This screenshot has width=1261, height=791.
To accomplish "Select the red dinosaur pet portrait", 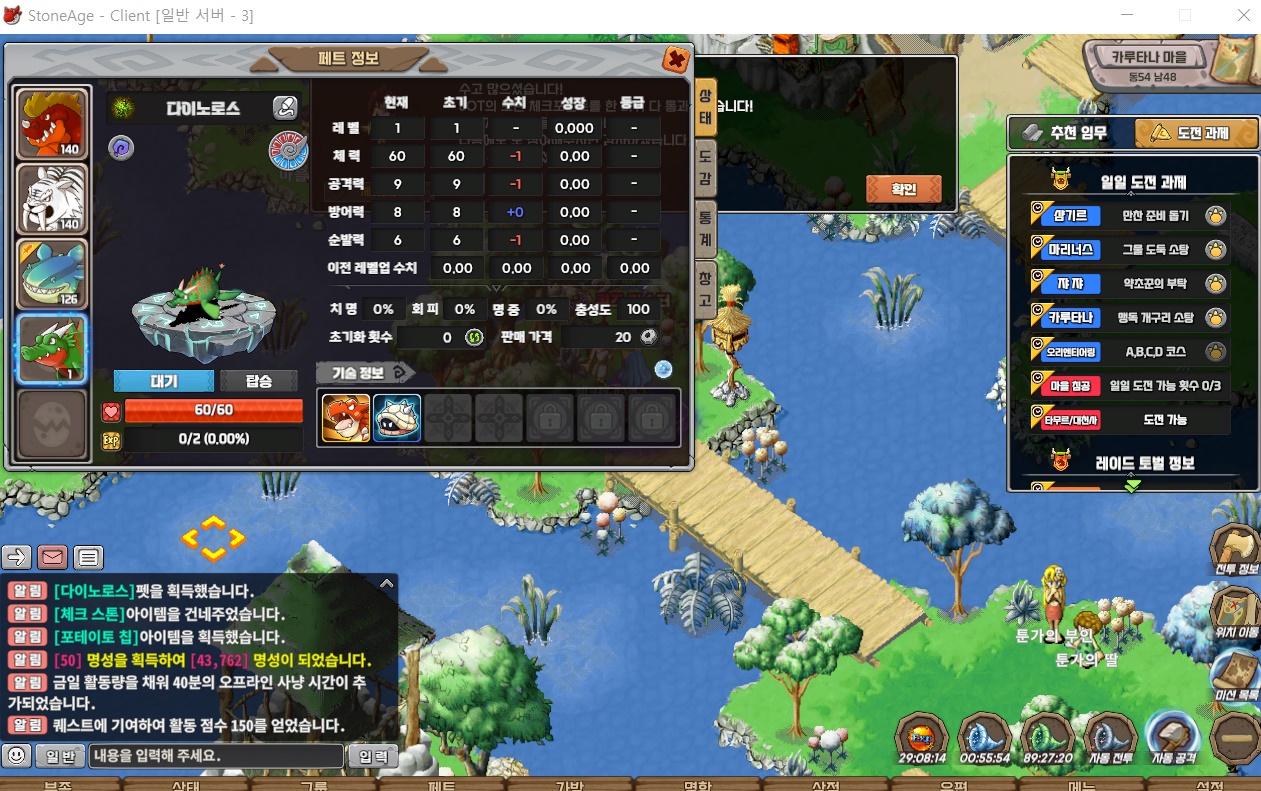I will click(x=52, y=123).
